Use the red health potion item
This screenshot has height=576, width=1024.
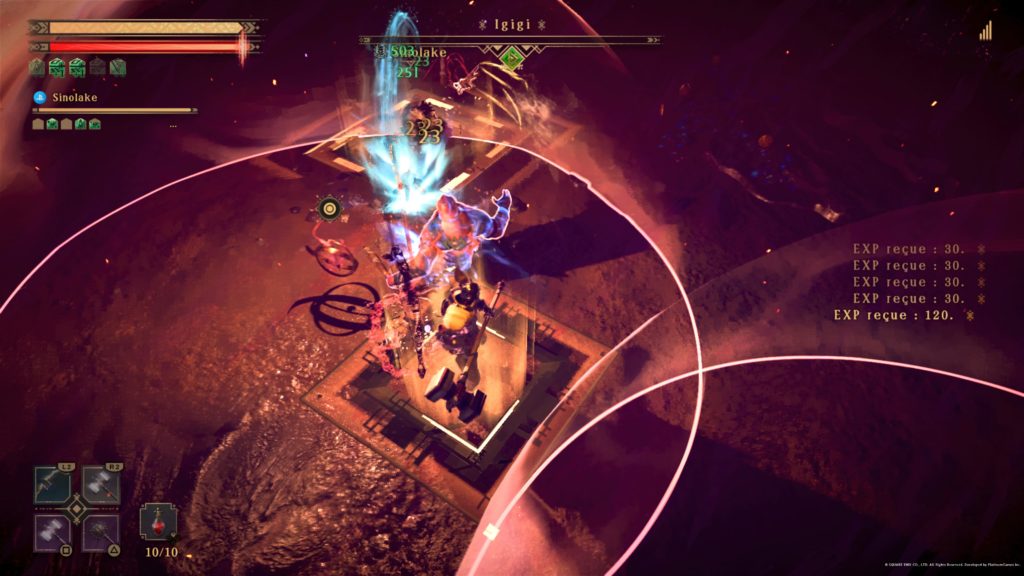157,524
